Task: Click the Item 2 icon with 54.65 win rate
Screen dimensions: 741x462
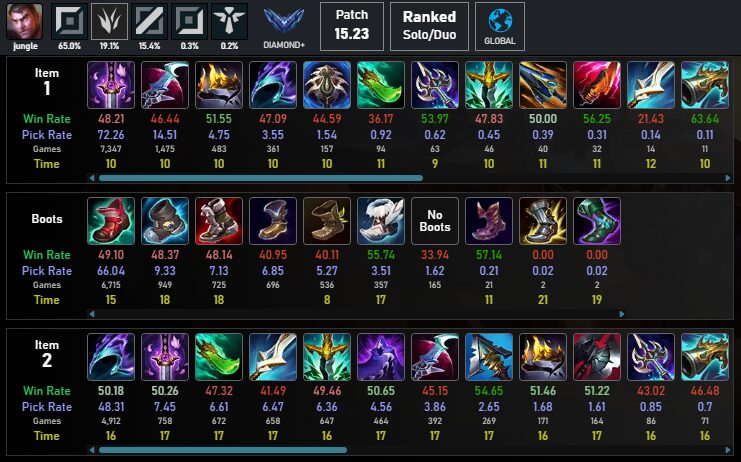Action: pyautogui.click(x=489, y=356)
